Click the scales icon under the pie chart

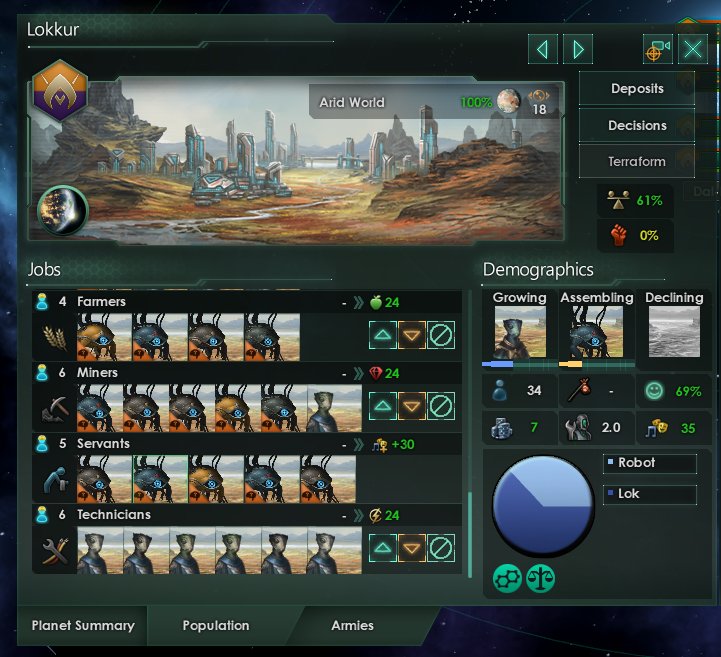click(541, 578)
